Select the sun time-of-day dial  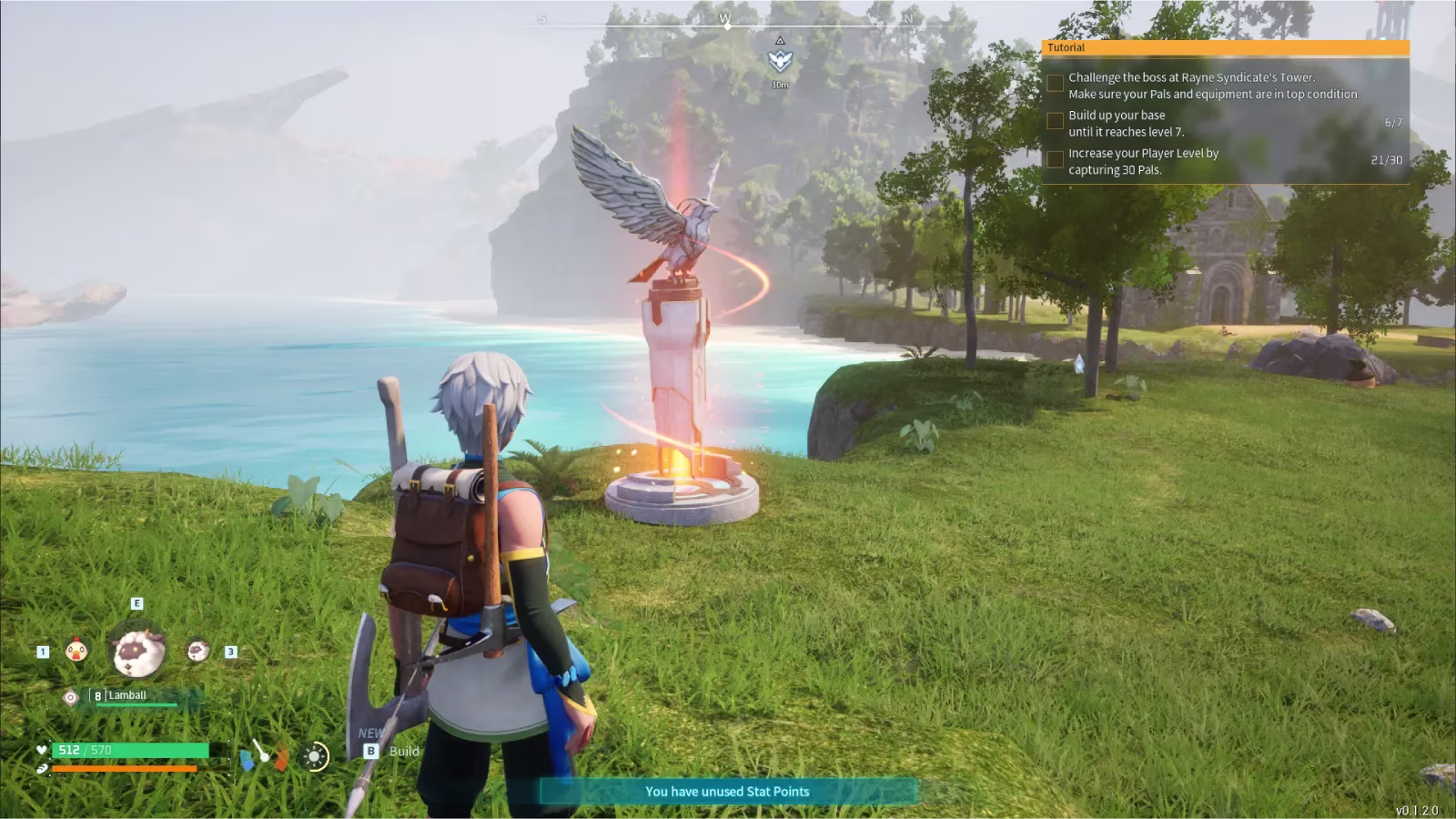click(x=315, y=756)
